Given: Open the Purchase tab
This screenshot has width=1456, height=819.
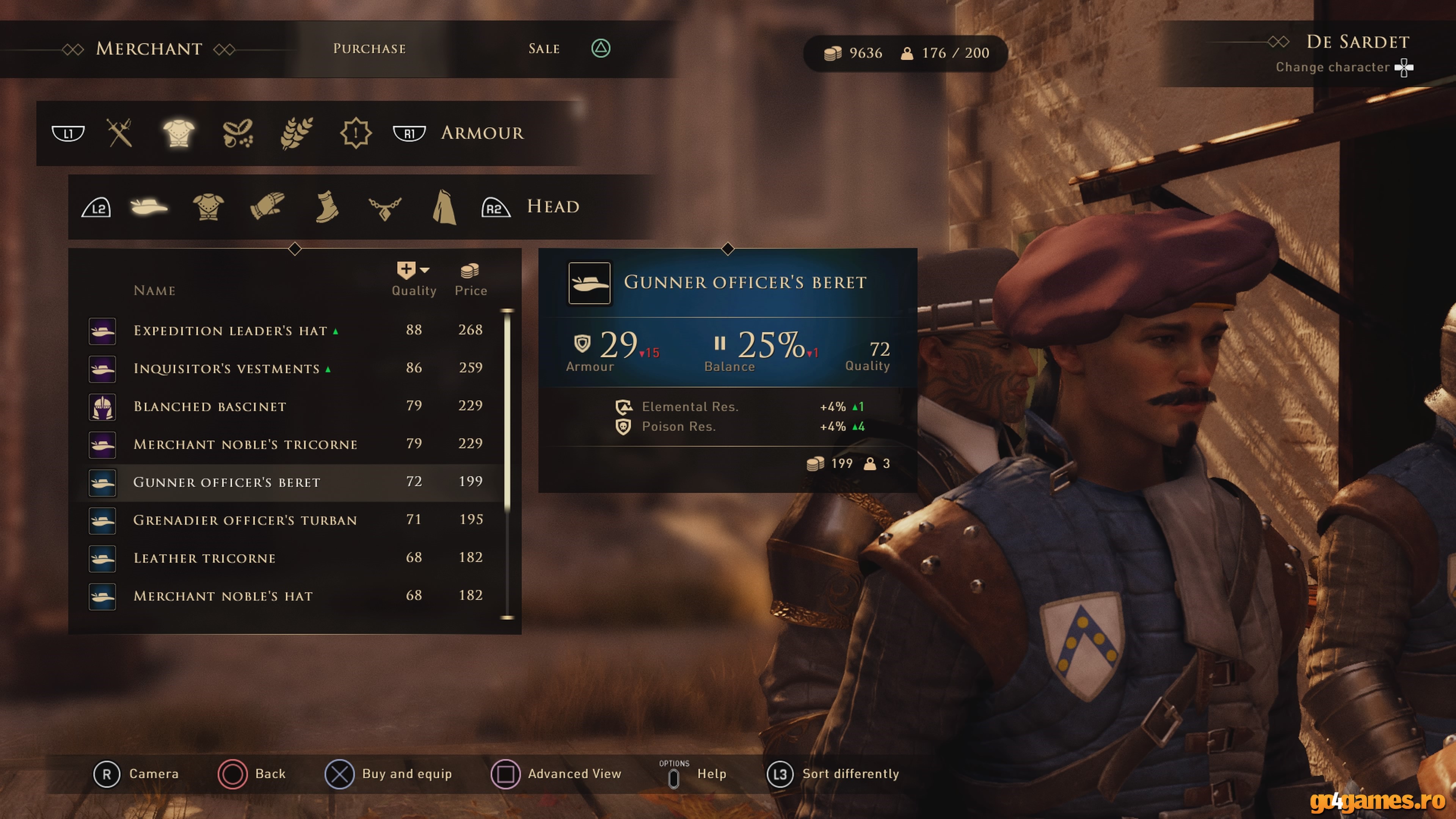Looking at the screenshot, I should click(x=369, y=49).
